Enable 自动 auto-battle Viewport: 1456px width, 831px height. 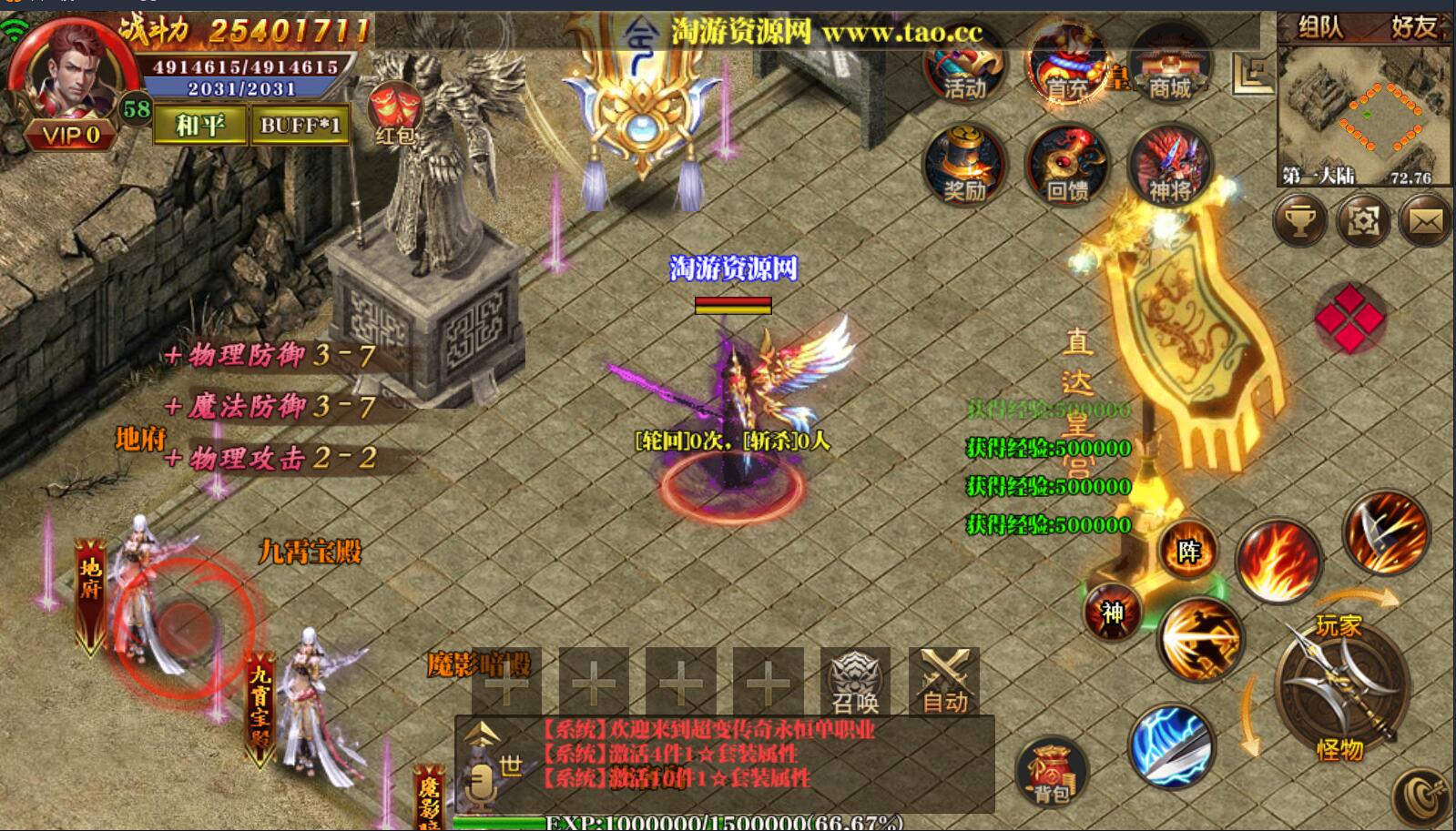tap(944, 683)
